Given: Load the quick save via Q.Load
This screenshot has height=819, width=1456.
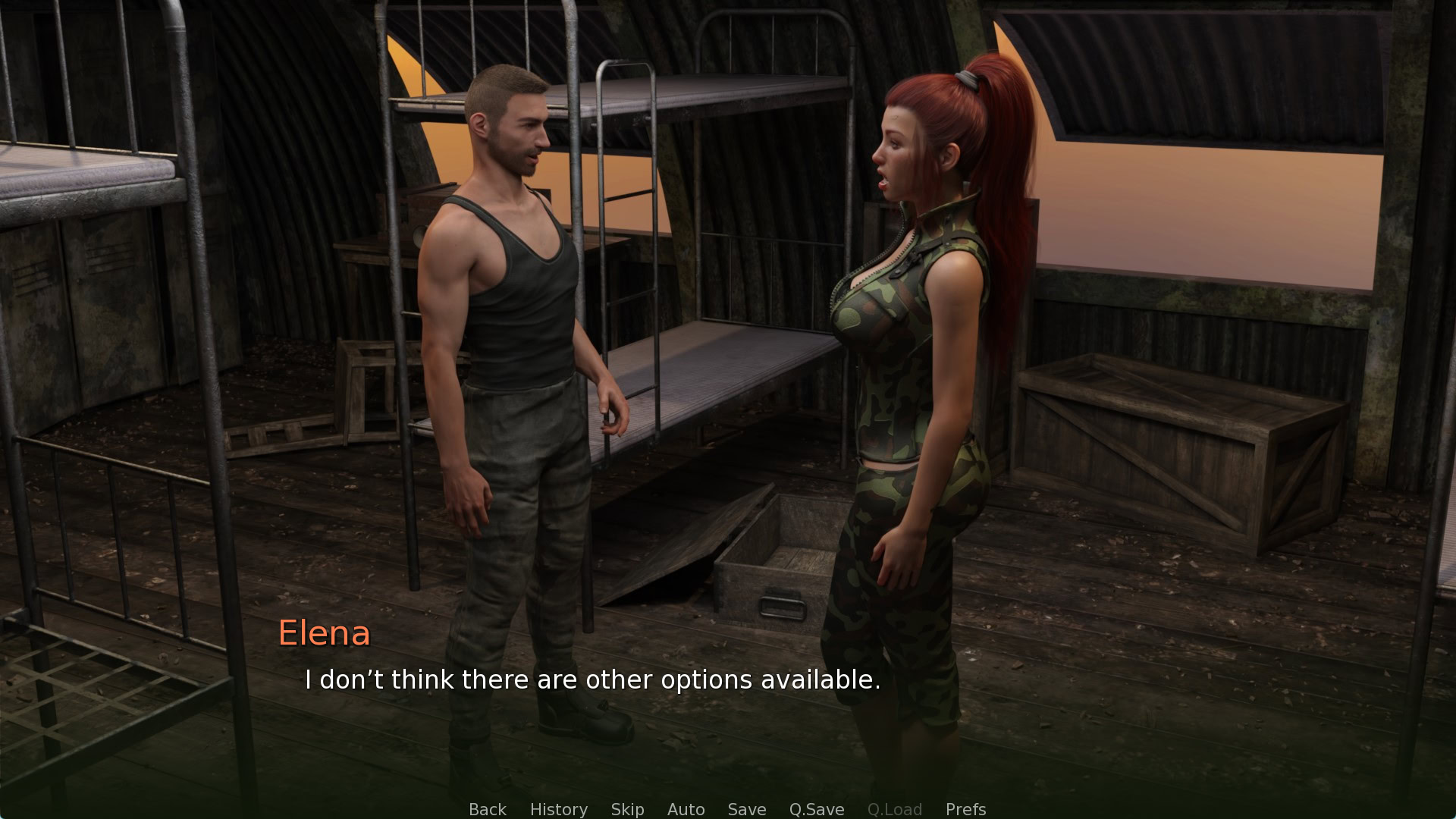Looking at the screenshot, I should [x=894, y=809].
